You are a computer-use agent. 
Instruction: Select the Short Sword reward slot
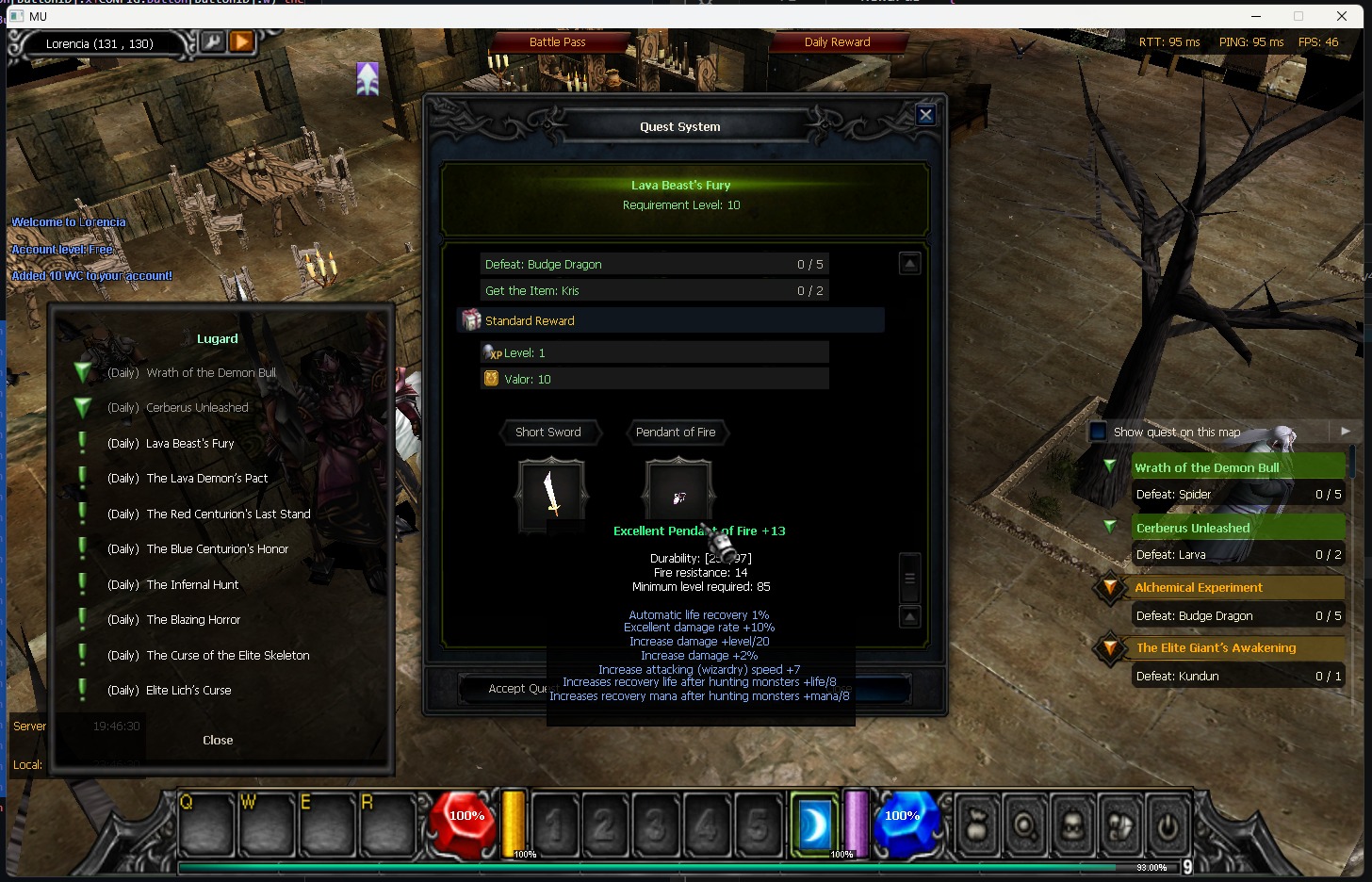click(x=552, y=493)
